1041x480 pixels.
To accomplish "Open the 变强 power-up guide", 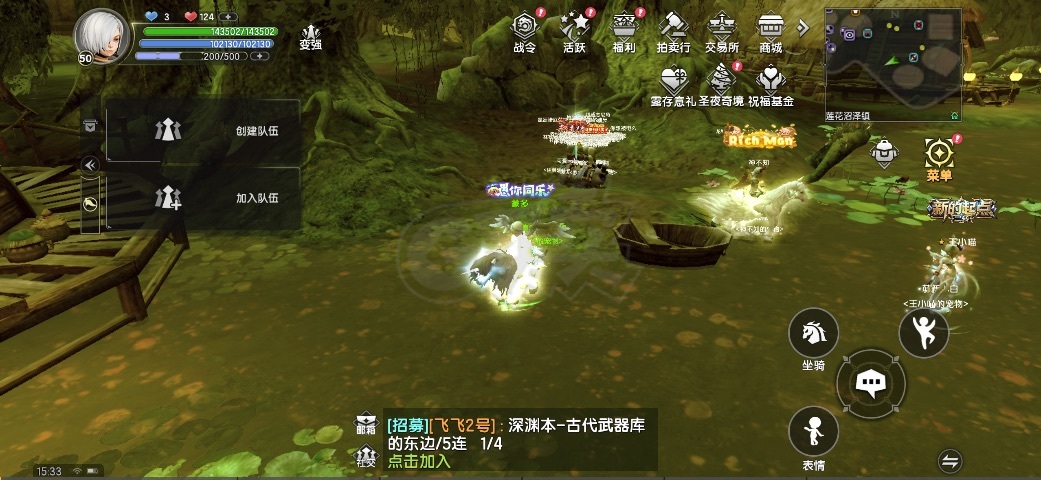I will point(311,36).
